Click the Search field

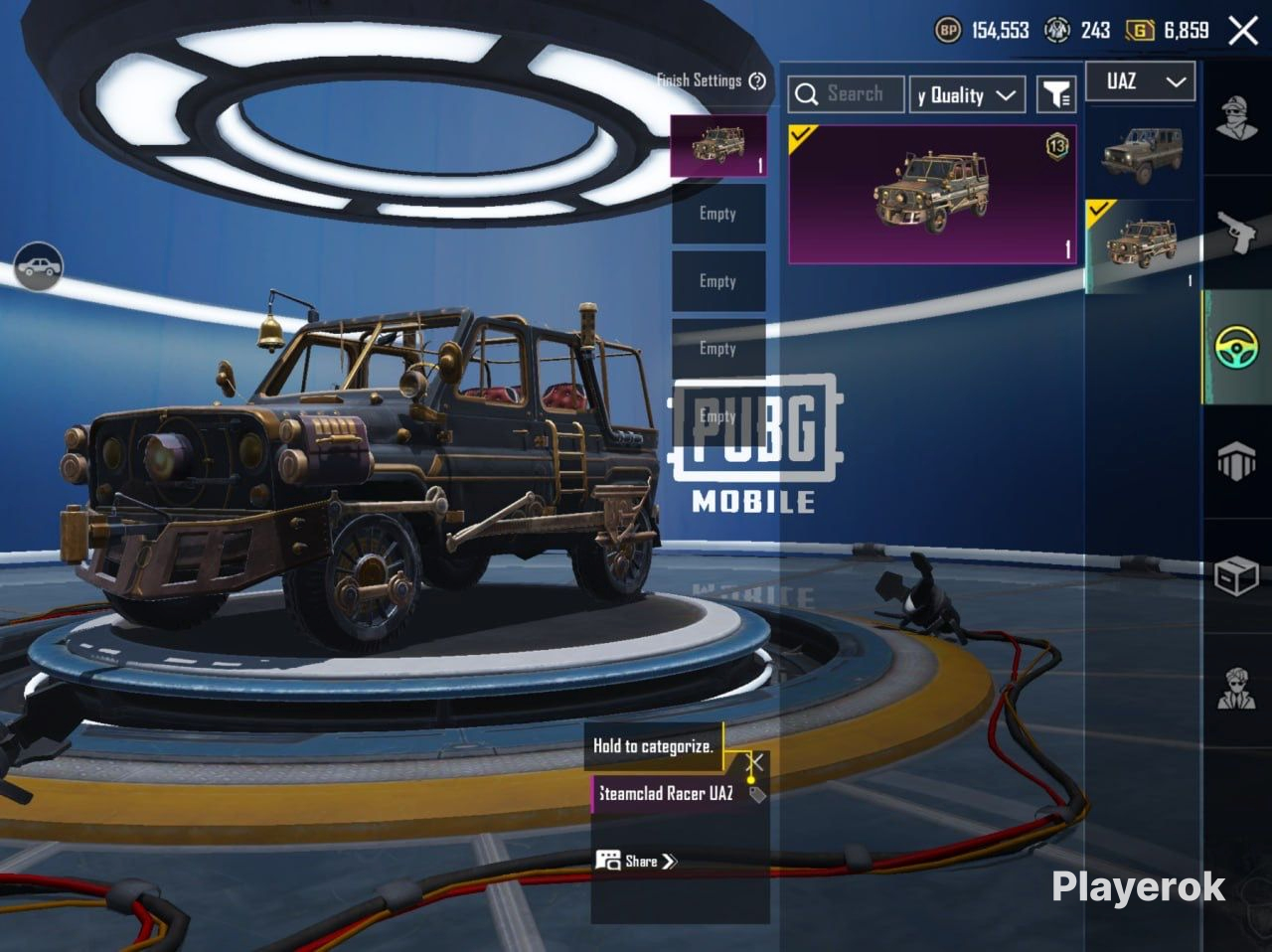[847, 94]
